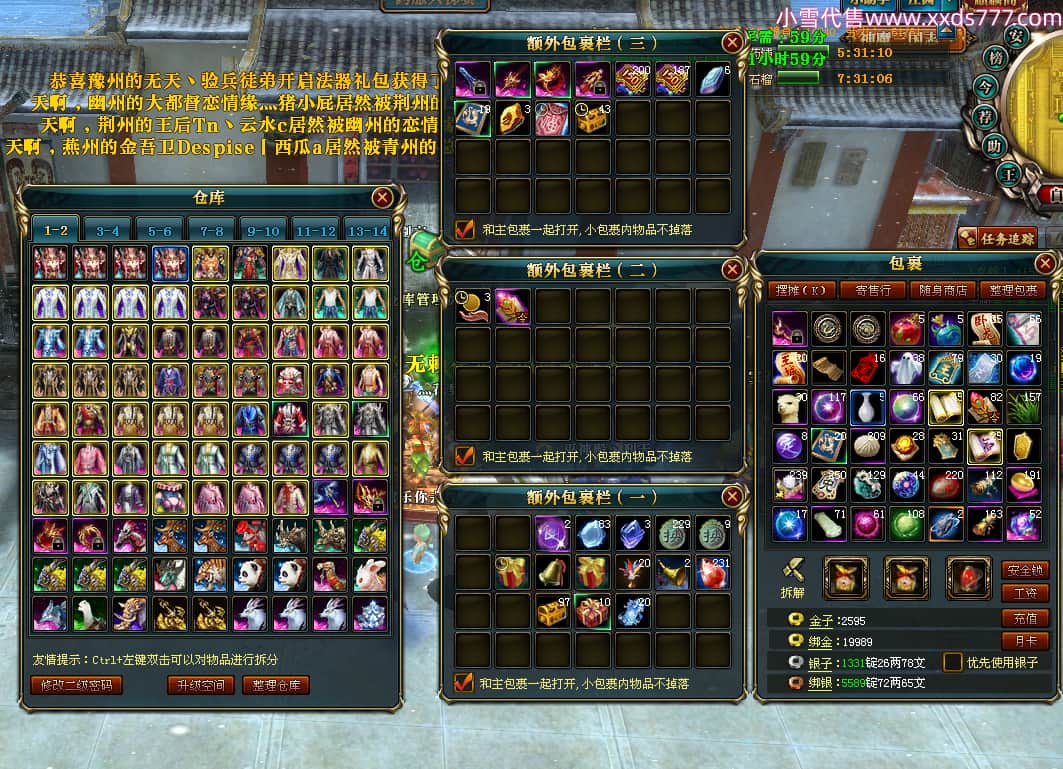Open the 任务追踪 quest tracker
Viewport: 1063px width, 769px height.
click(997, 238)
